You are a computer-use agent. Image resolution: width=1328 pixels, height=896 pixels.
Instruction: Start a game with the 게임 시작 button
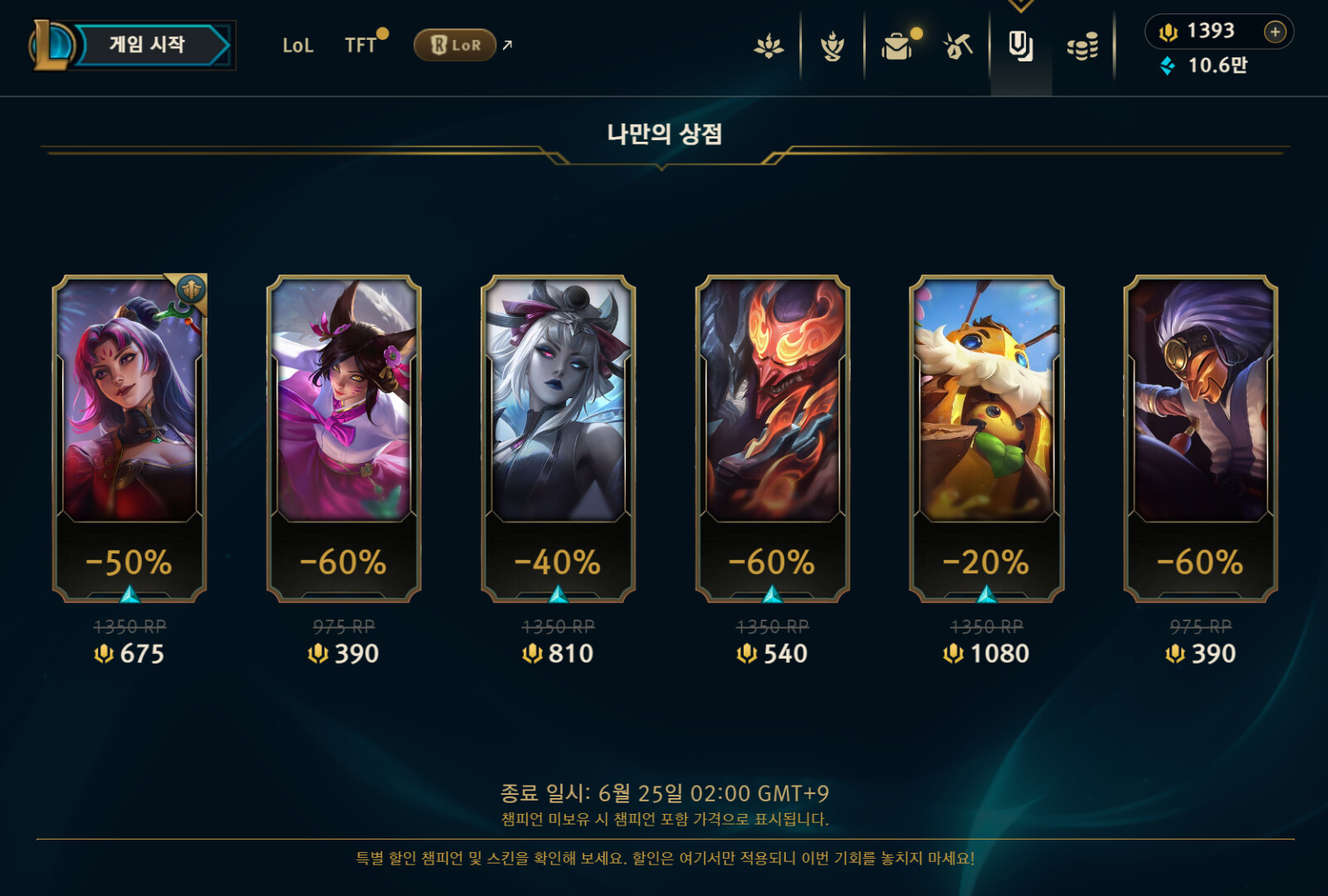[147, 45]
